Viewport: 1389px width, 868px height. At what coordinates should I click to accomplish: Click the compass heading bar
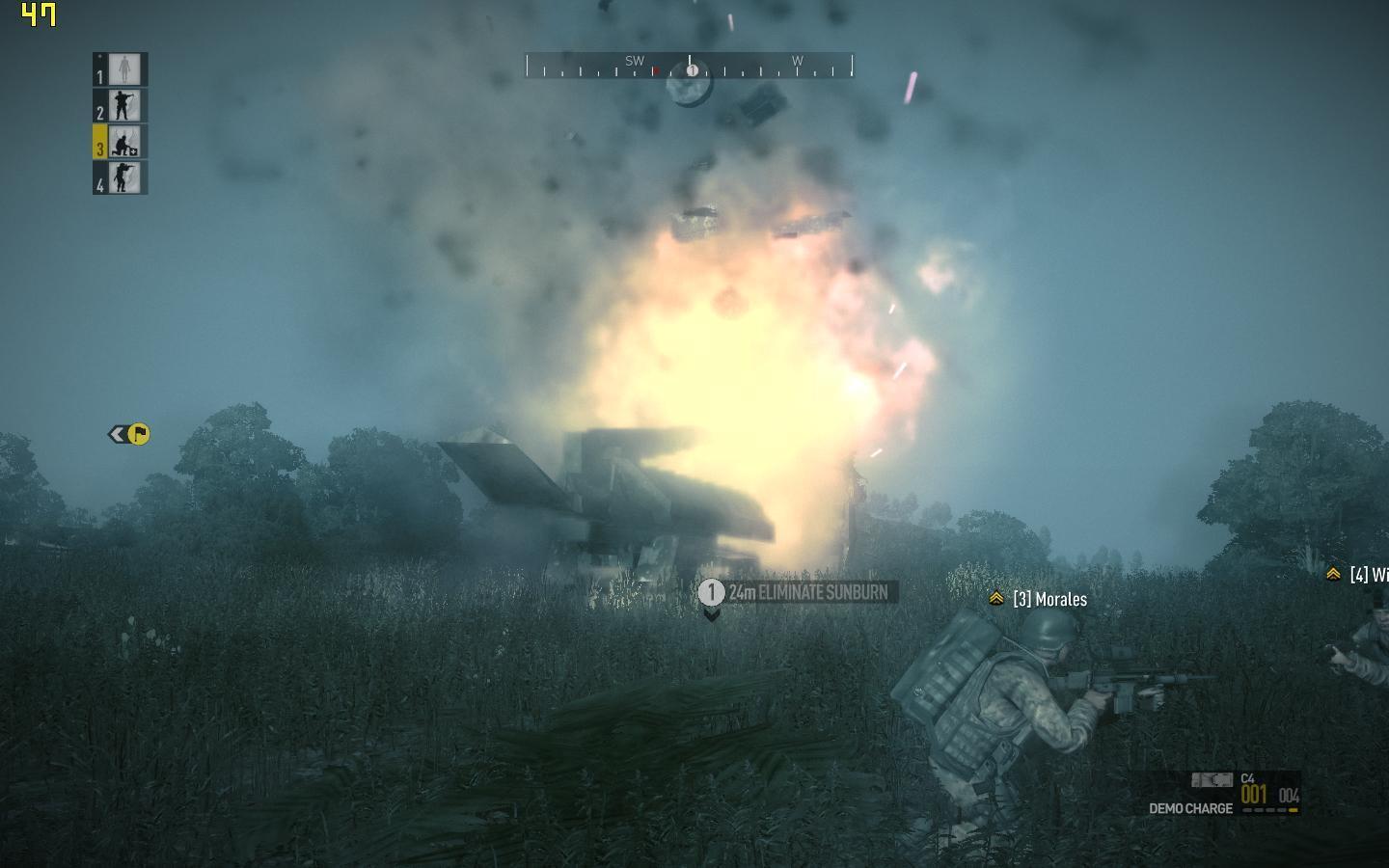(690, 66)
